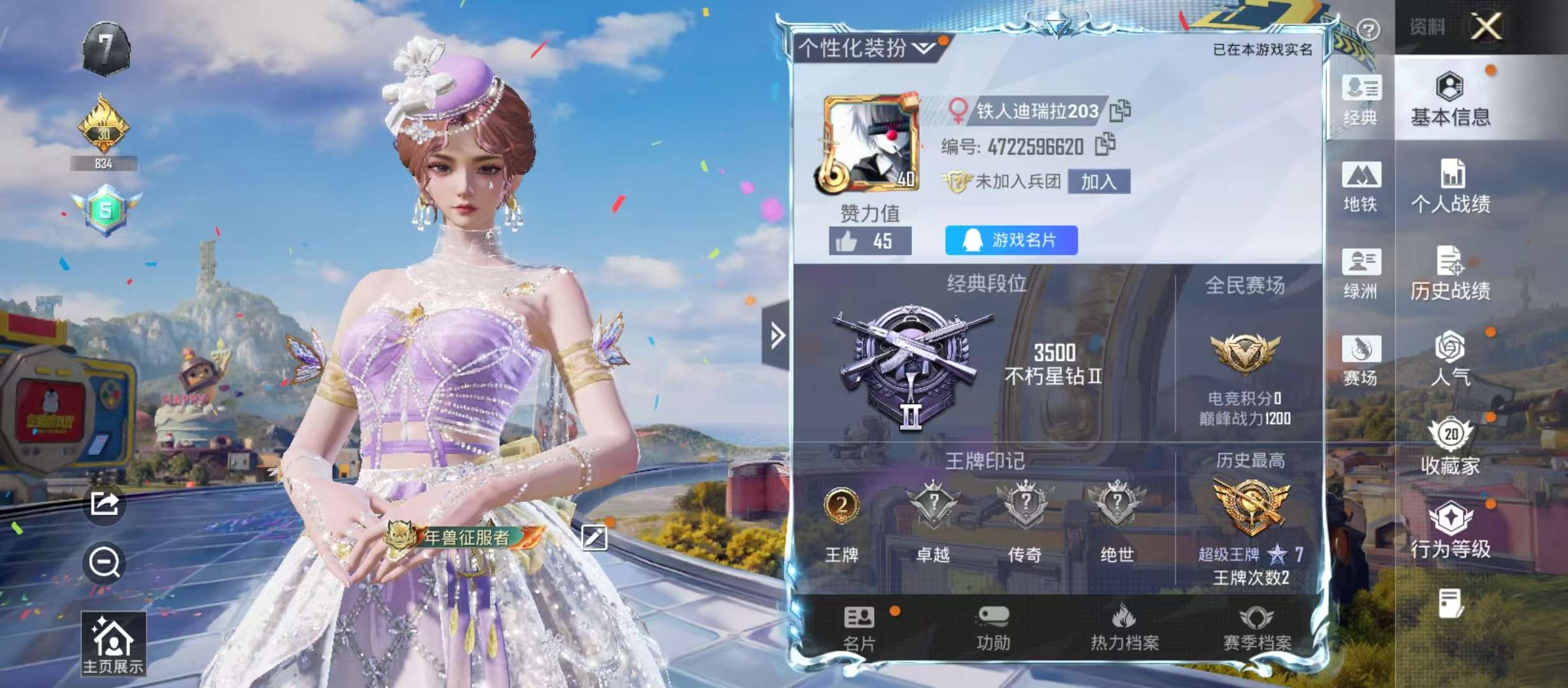Select the 赛场 mode tab
This screenshot has width=1568, height=688.
click(1360, 361)
